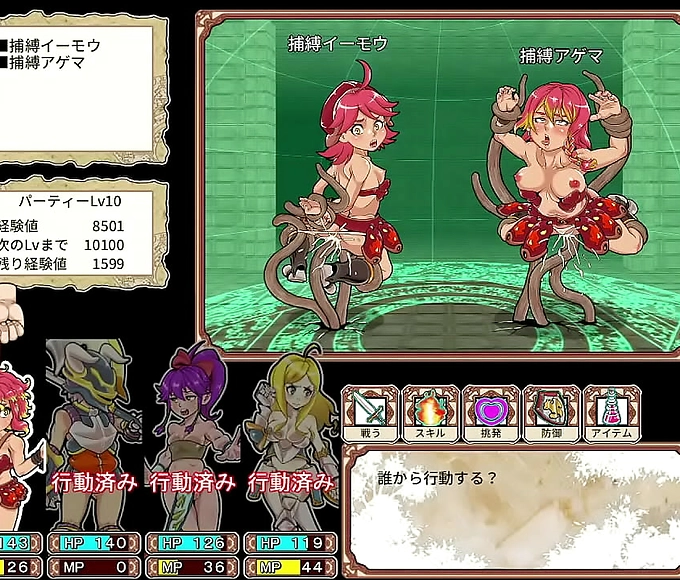Select the 戦う (Fight) sword command
The height and width of the screenshot is (580, 680).
click(370, 414)
